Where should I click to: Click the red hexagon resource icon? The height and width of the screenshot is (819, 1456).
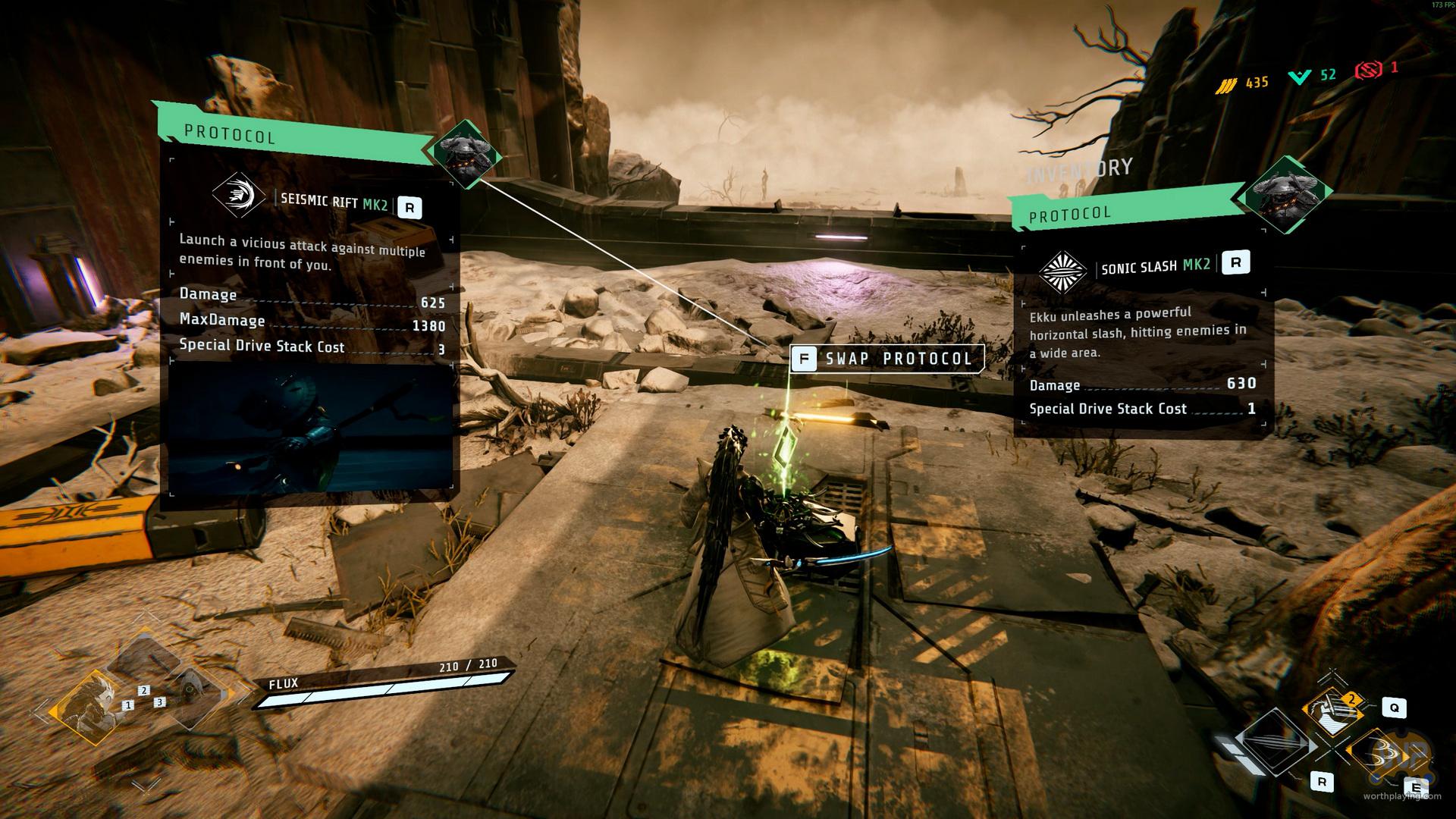point(1370,71)
